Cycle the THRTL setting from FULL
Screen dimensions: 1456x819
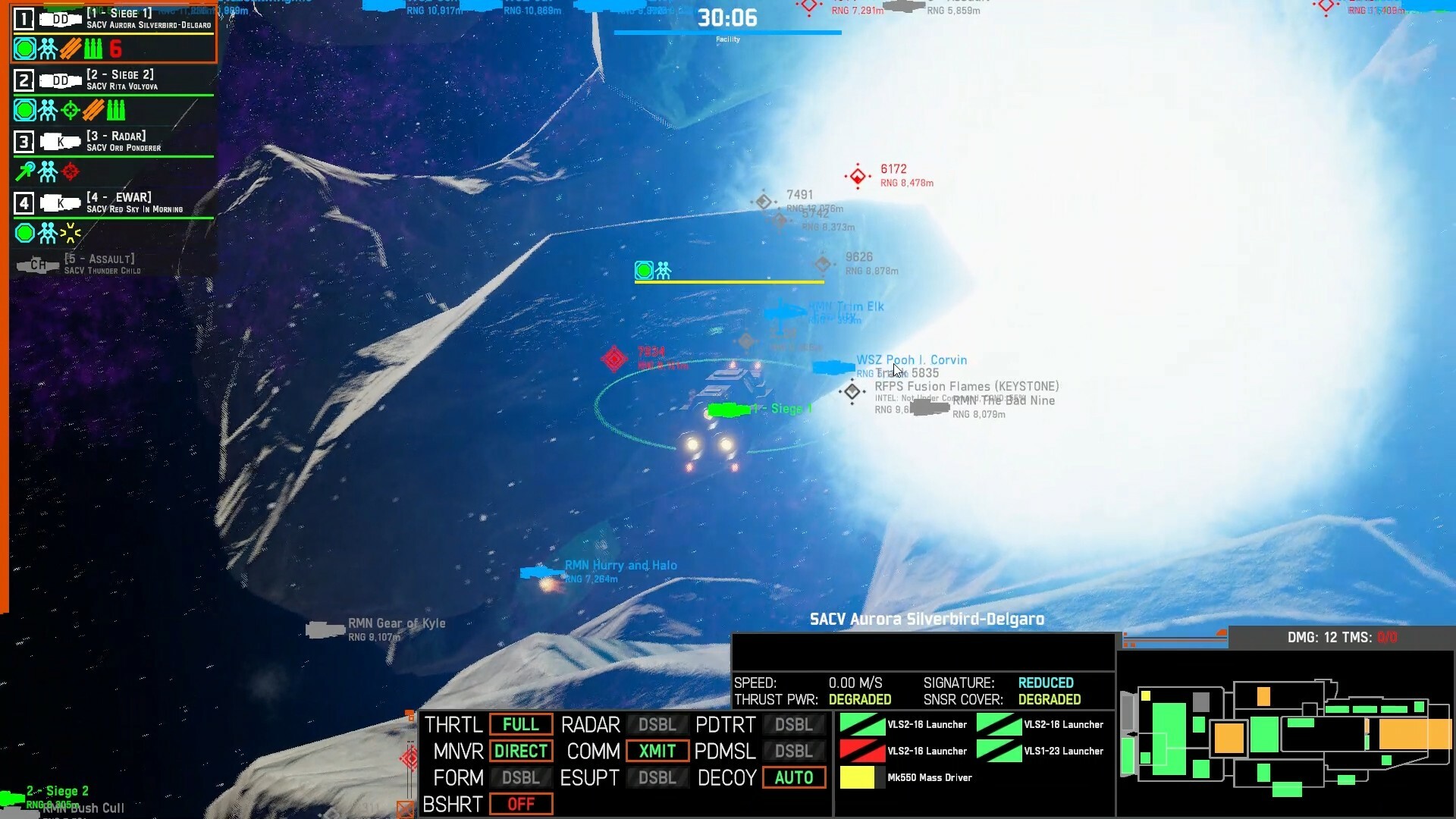click(x=520, y=724)
